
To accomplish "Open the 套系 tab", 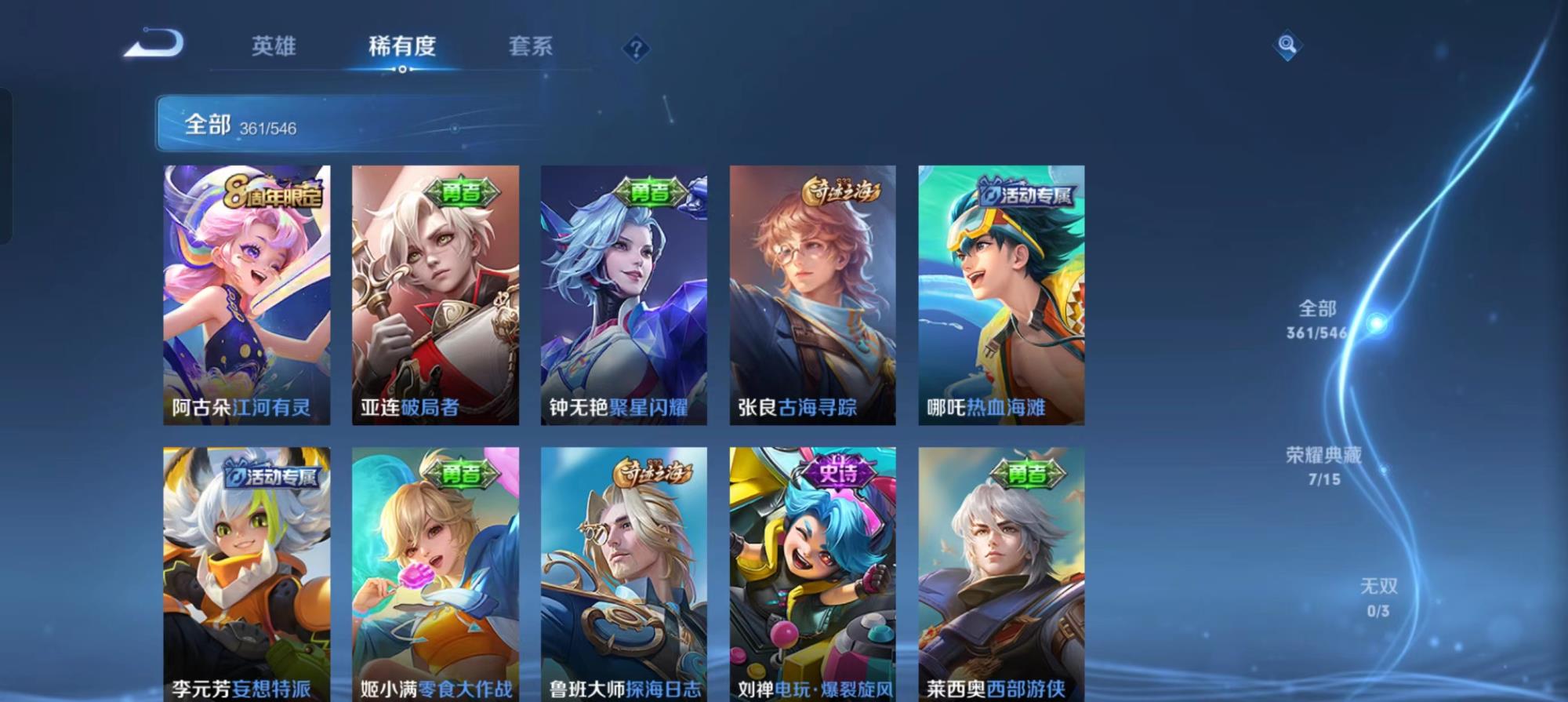I will (530, 47).
